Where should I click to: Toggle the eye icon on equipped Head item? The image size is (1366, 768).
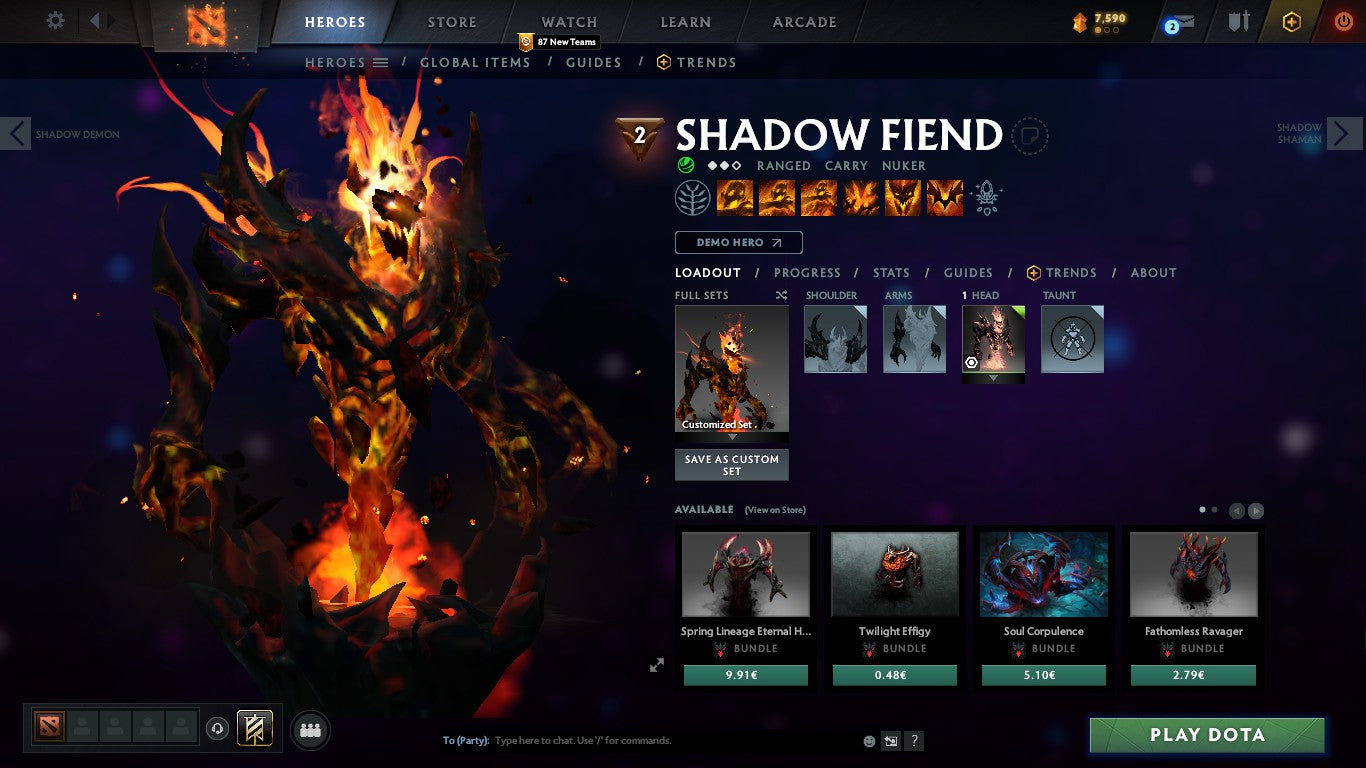click(x=969, y=362)
